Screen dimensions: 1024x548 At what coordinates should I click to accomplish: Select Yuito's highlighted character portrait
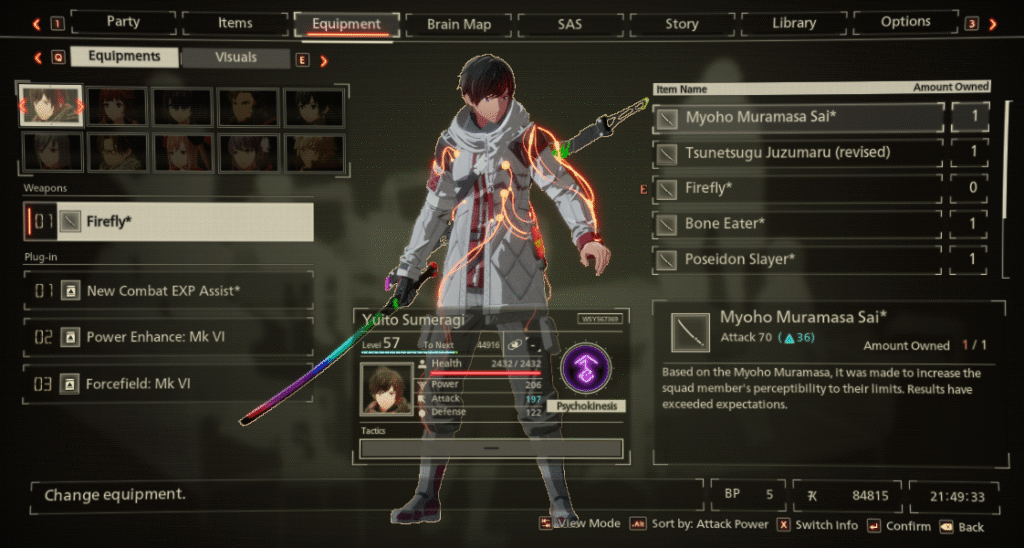click(x=50, y=106)
